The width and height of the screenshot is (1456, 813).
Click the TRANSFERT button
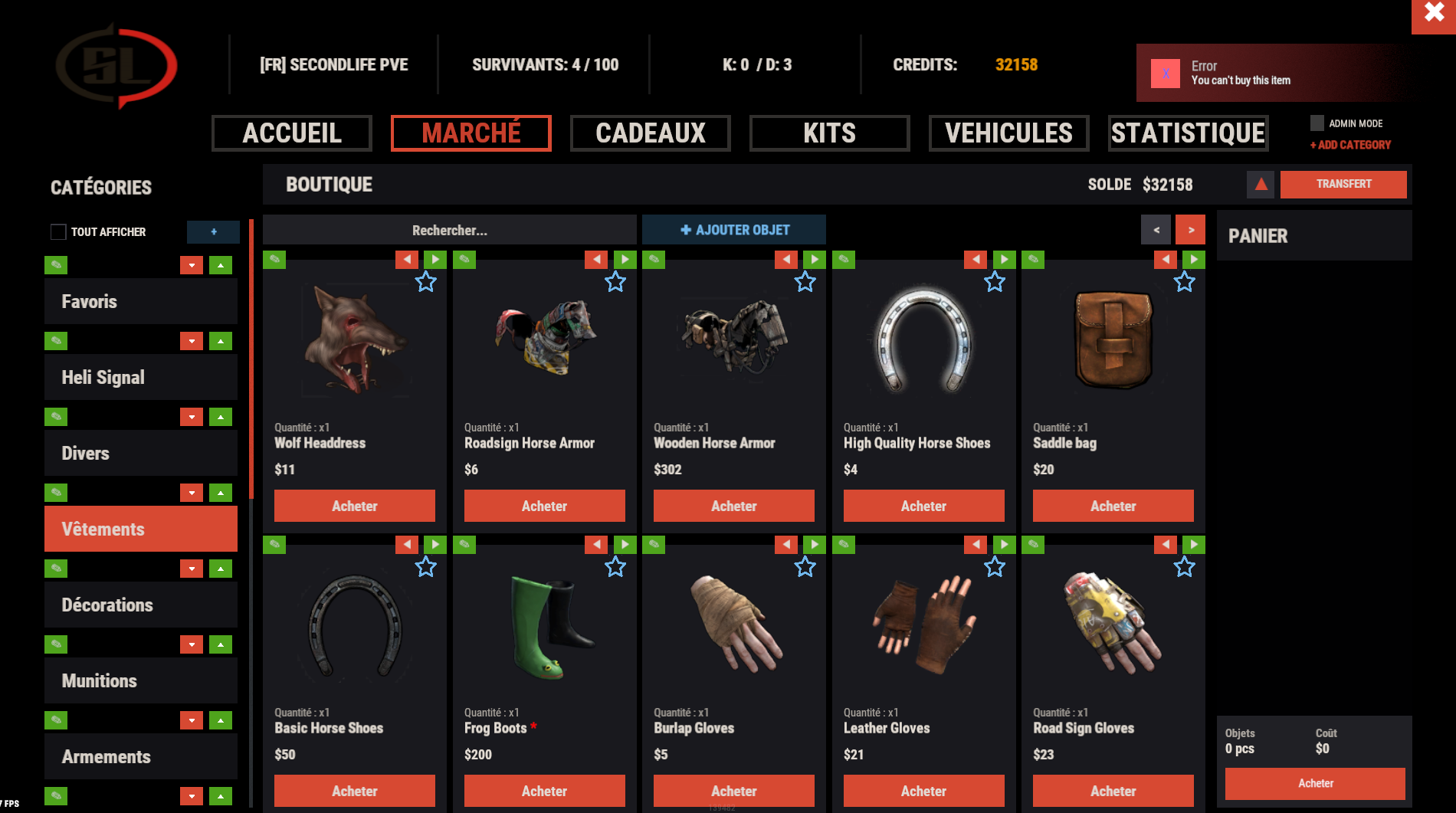point(1343,184)
